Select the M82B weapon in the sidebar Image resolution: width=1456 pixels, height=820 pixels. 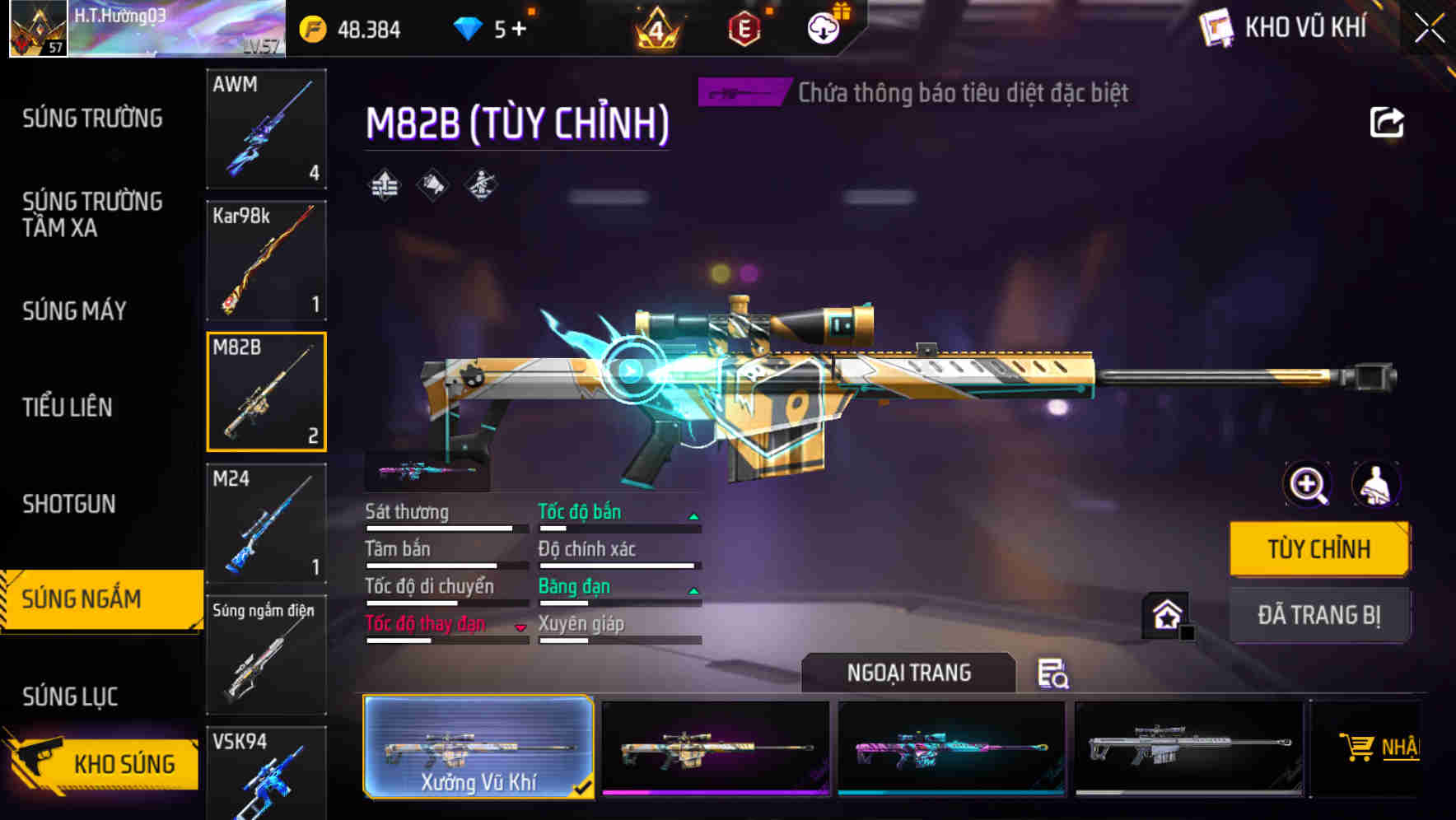267,391
